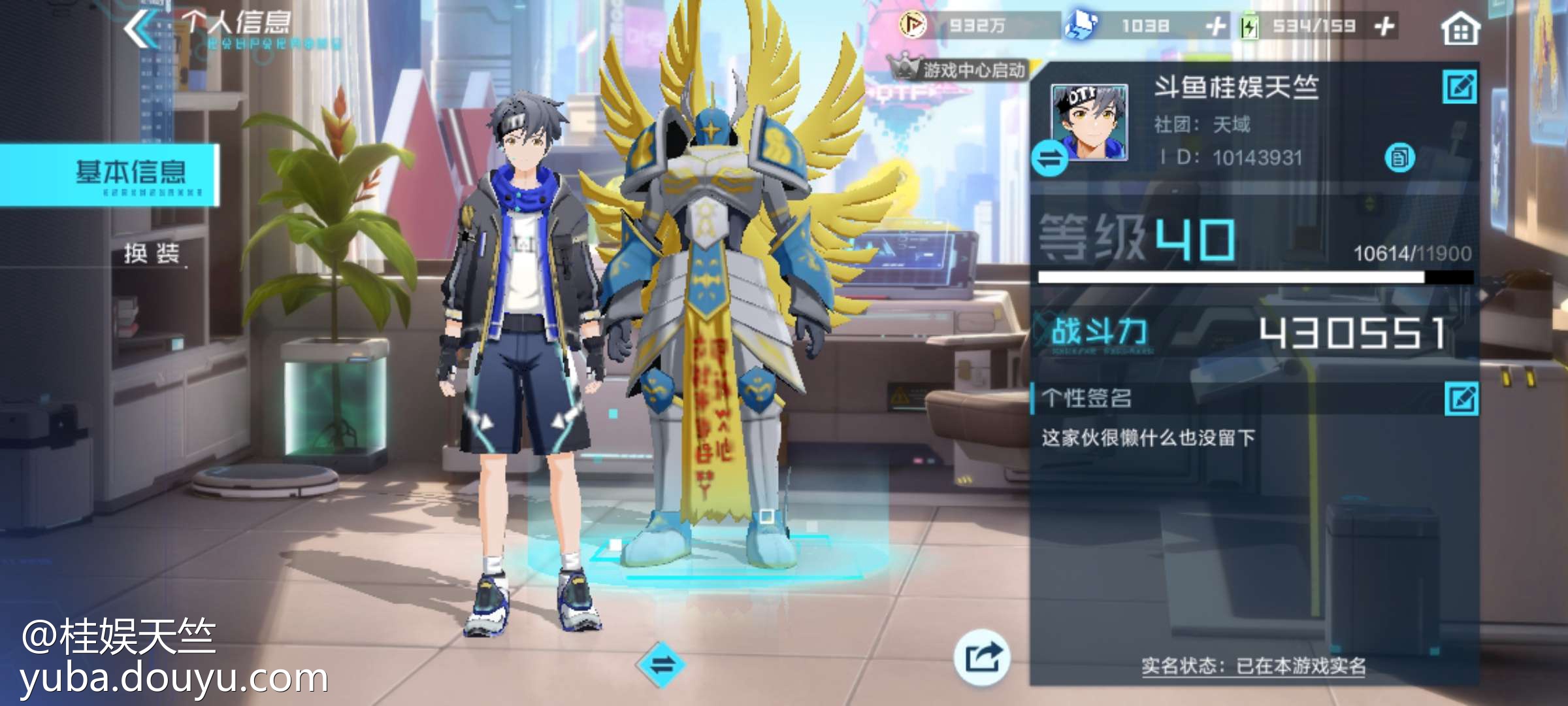1568x706 pixels.
Task: Edit the 个性签名 signature
Action: pos(1462,399)
